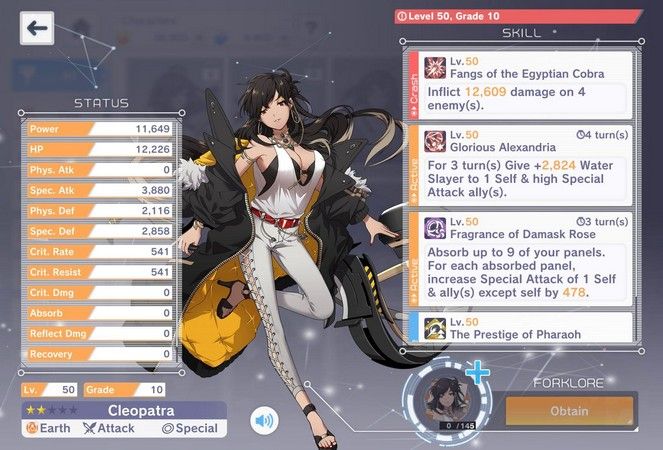
Task: Click the Glorious Alexandria skill icon
Action: click(x=436, y=139)
